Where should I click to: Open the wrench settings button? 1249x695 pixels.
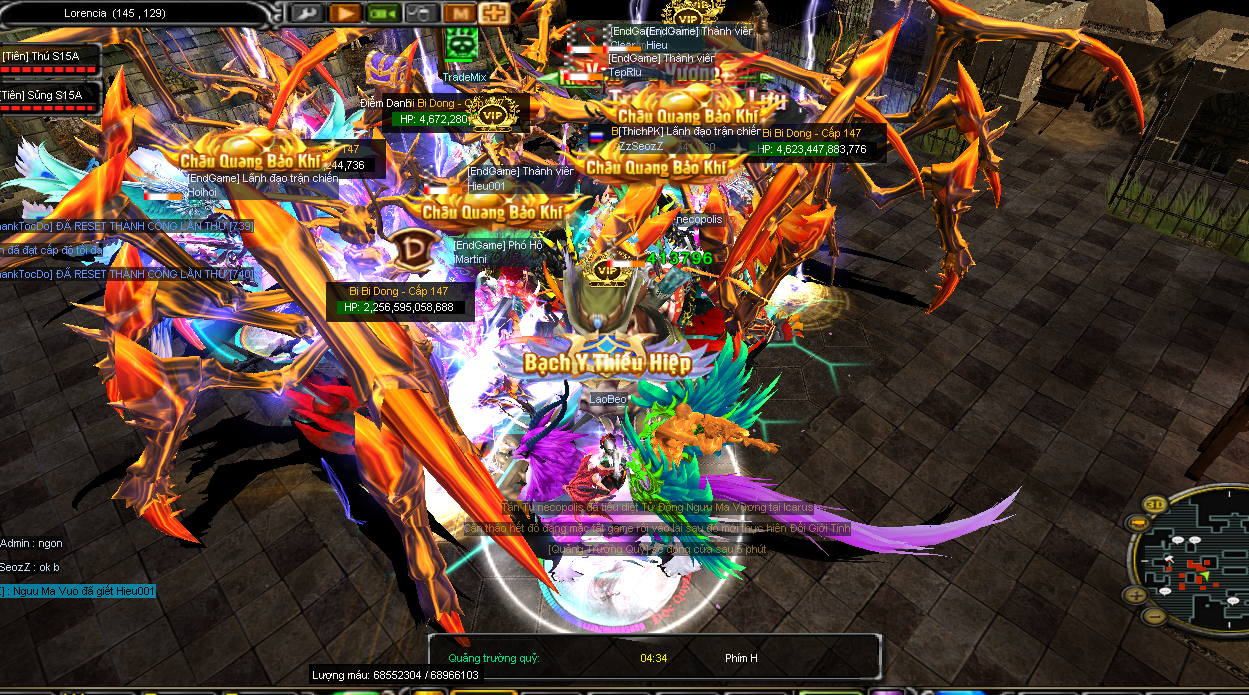(x=305, y=13)
